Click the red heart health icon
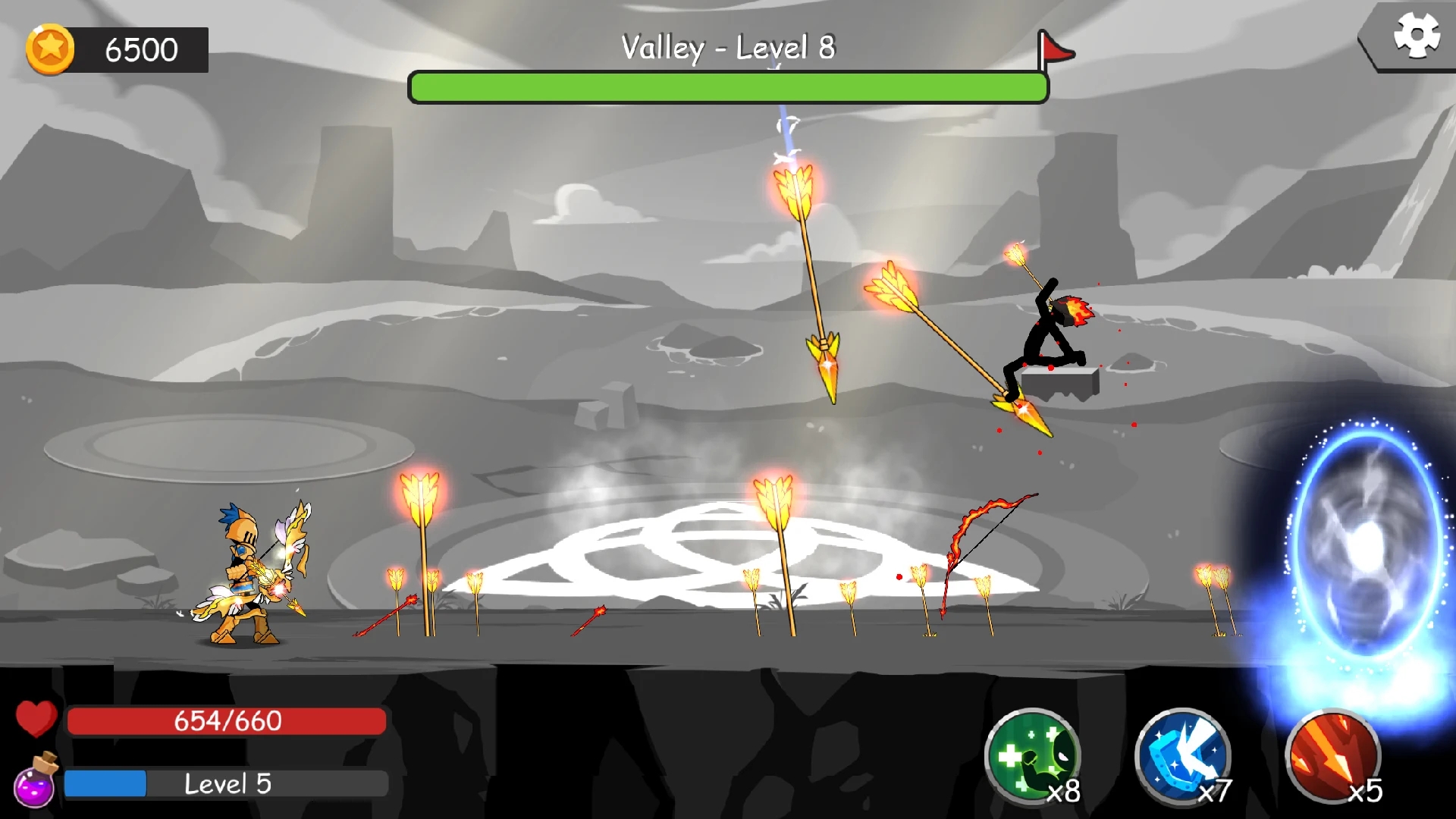This screenshot has height=819, width=1456. tap(36, 720)
